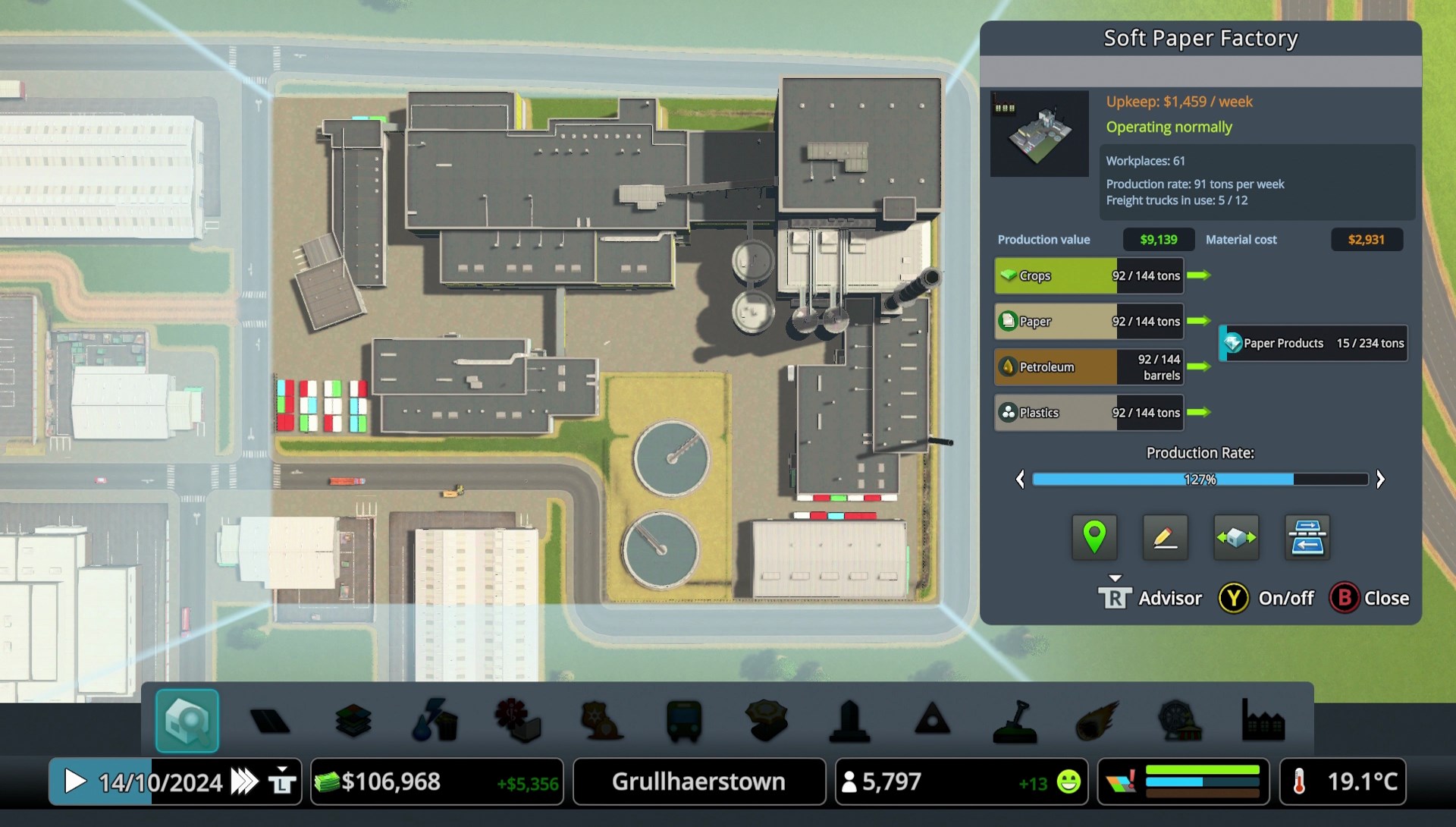
Task: Select the info view magnifier house icon
Action: pyautogui.click(x=187, y=720)
